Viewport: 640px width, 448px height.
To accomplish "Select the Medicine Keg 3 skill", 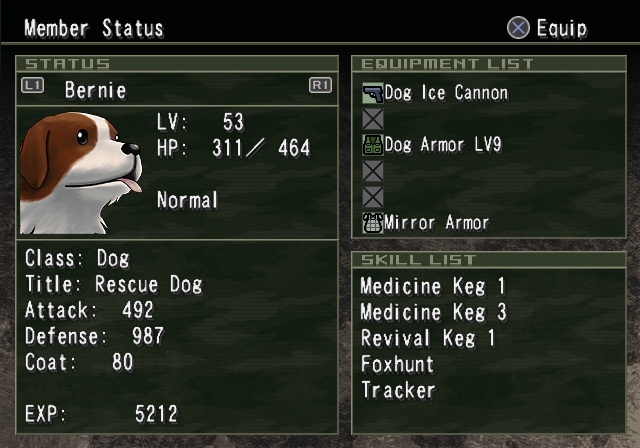I will coord(433,312).
